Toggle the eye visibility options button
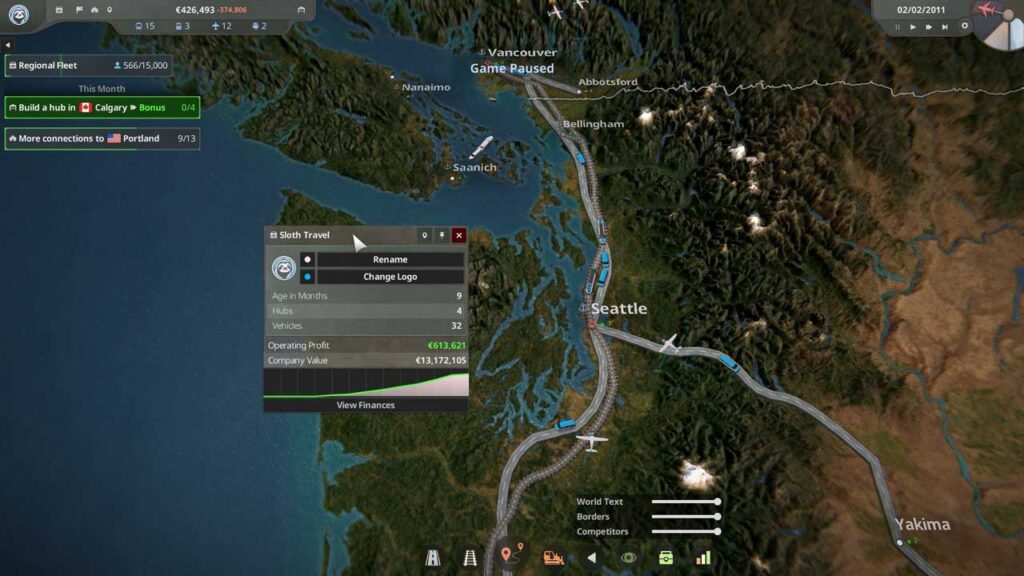 (628, 558)
